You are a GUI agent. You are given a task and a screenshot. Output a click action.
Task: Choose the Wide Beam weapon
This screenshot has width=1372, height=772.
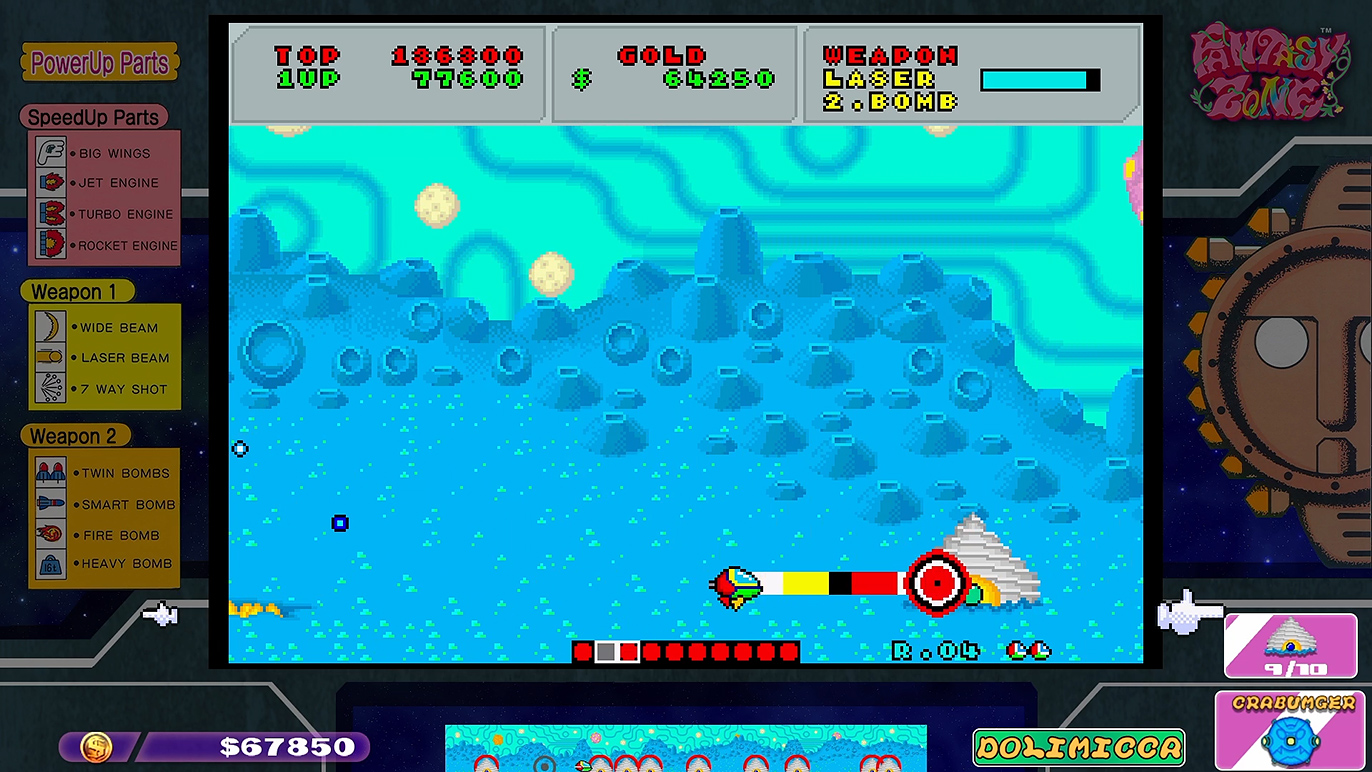pos(104,327)
